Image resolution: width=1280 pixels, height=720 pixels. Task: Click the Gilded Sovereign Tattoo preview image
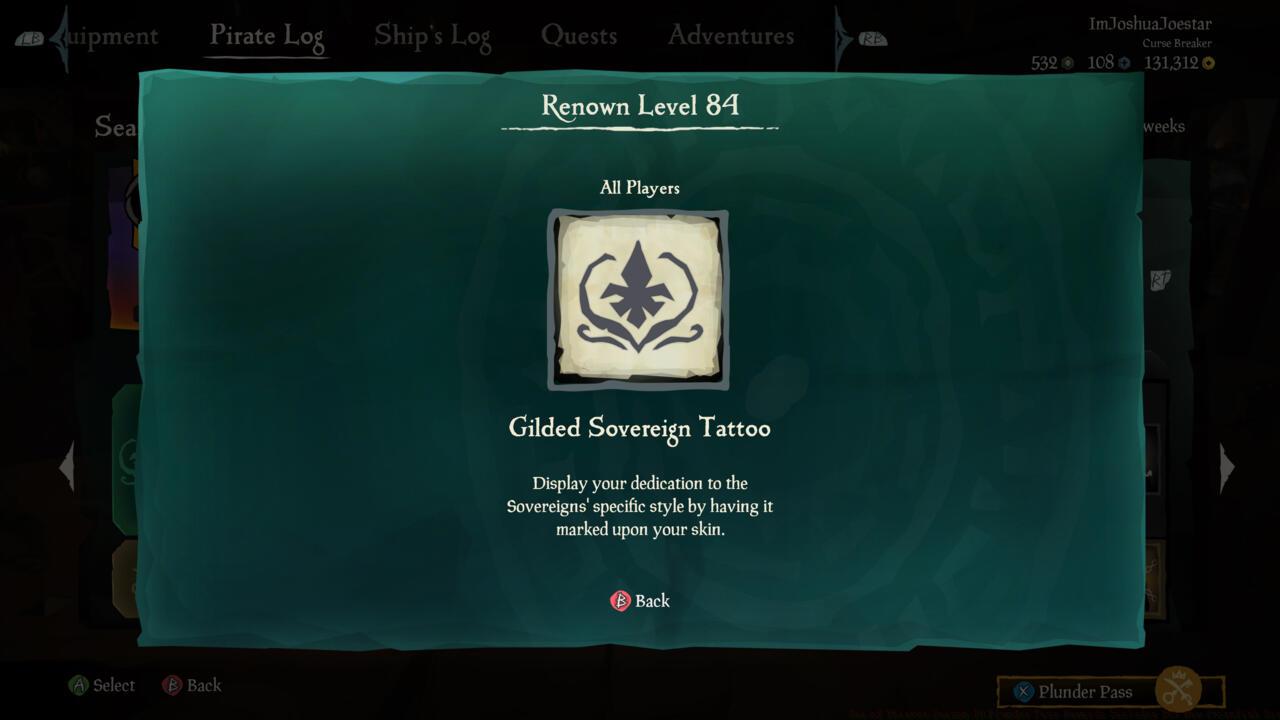(639, 299)
